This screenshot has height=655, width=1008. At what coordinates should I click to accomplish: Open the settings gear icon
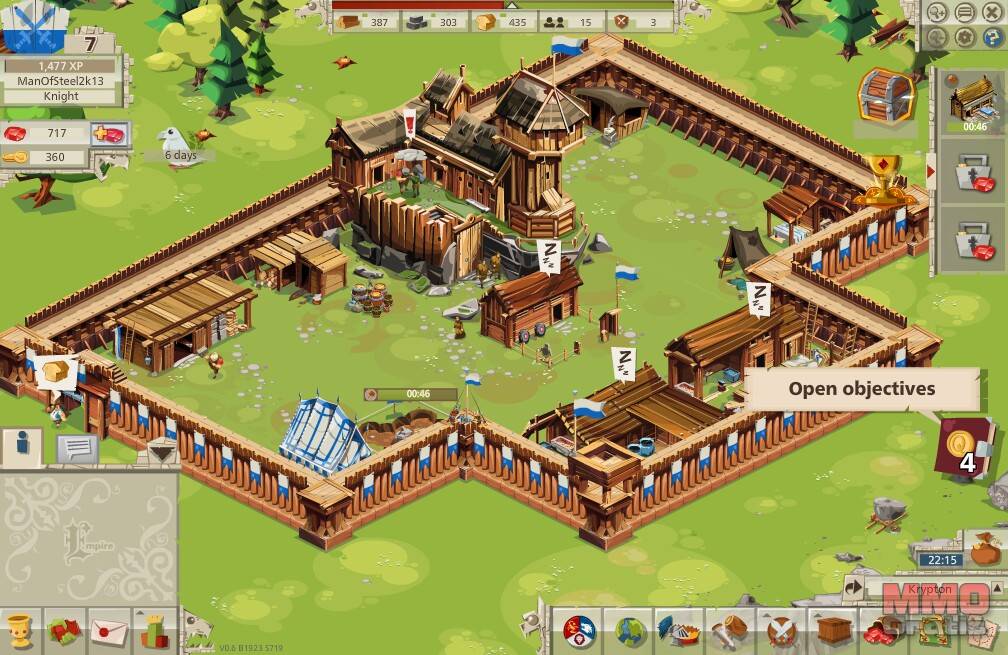965,38
